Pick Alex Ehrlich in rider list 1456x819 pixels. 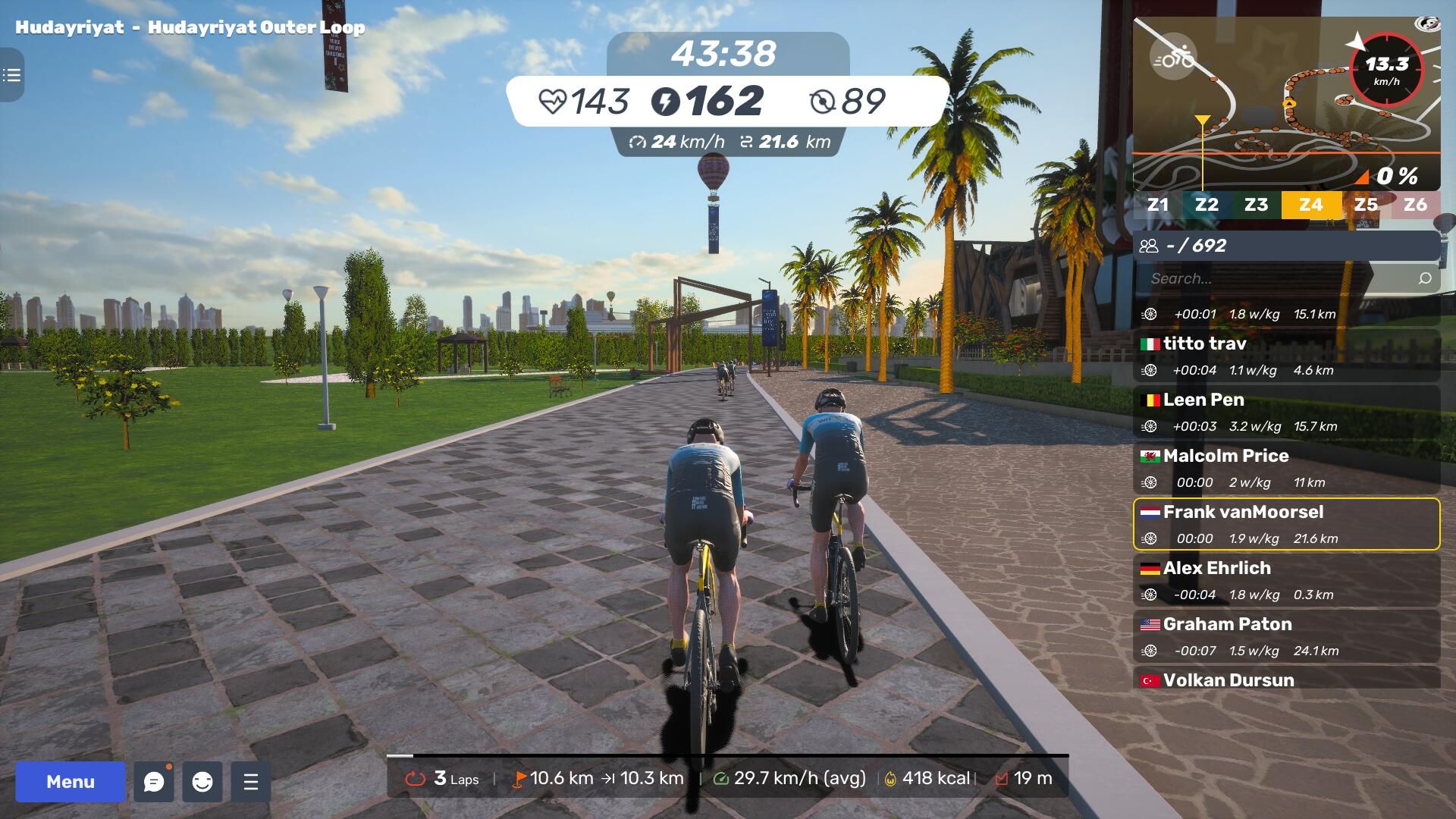pyautogui.click(x=1286, y=580)
